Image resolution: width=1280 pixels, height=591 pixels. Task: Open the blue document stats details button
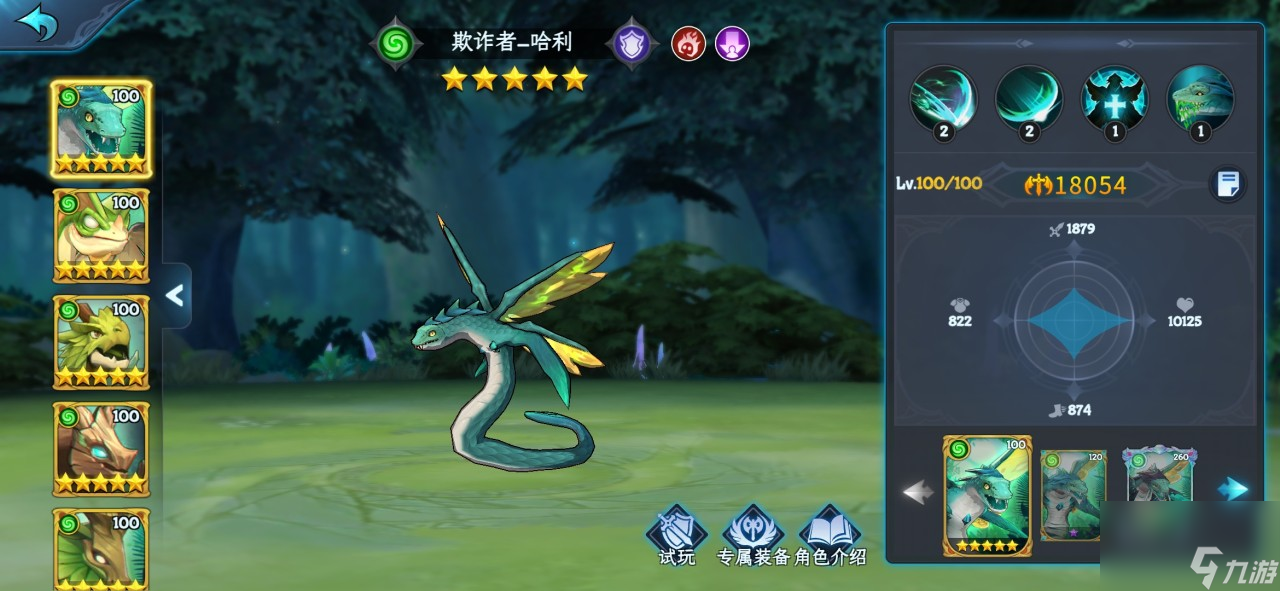coord(1228,184)
